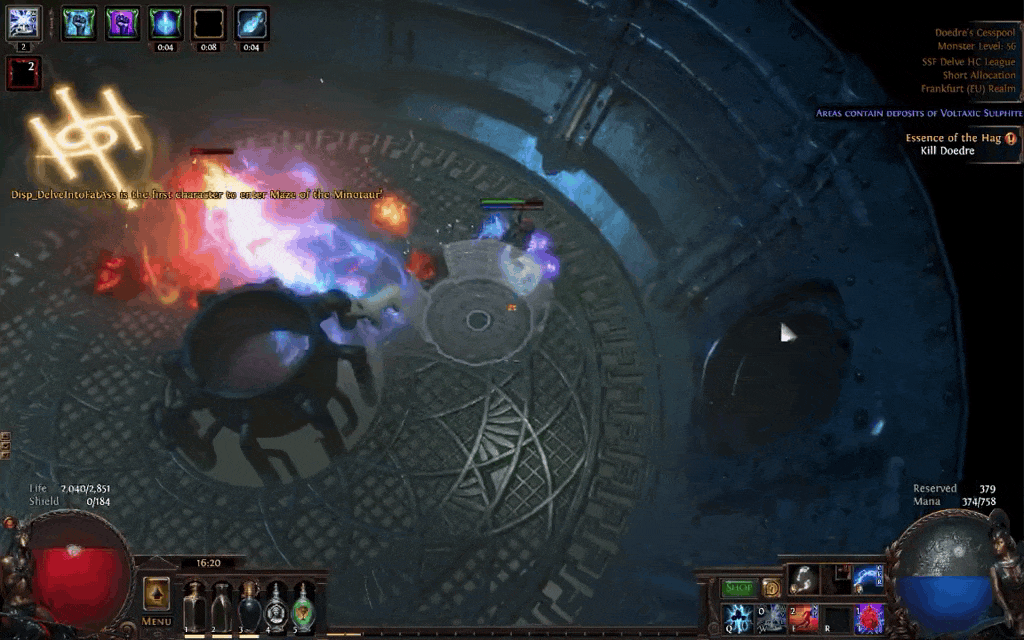The width and height of the screenshot is (1024, 640).
Task: Click the purple fist buff icon
Action: tap(122, 23)
